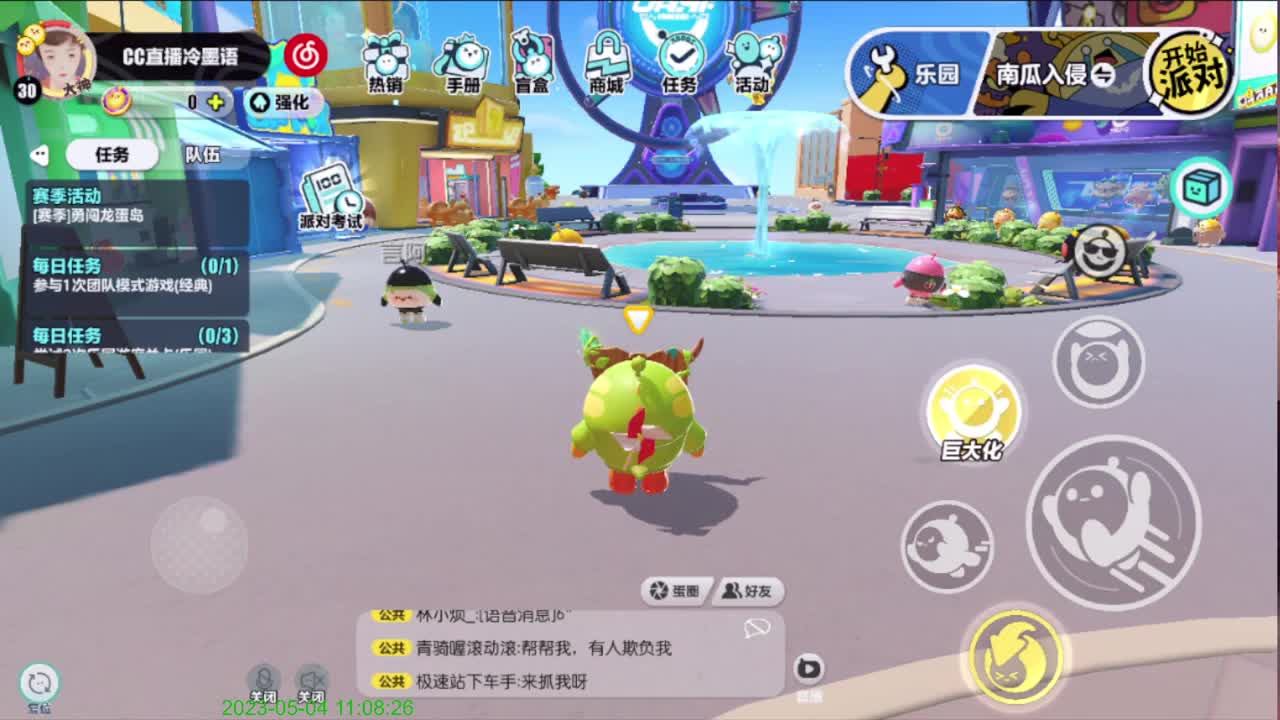Screen dimensions: 1280x720
Task: Select the 任务 tab in the left panel
Action: [x=110, y=155]
